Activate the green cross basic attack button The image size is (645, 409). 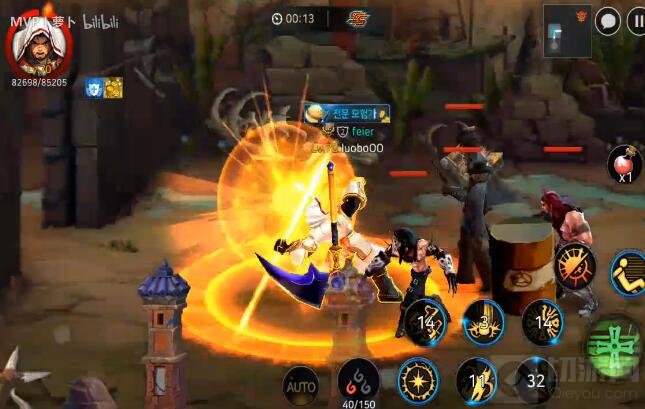[x=612, y=346]
